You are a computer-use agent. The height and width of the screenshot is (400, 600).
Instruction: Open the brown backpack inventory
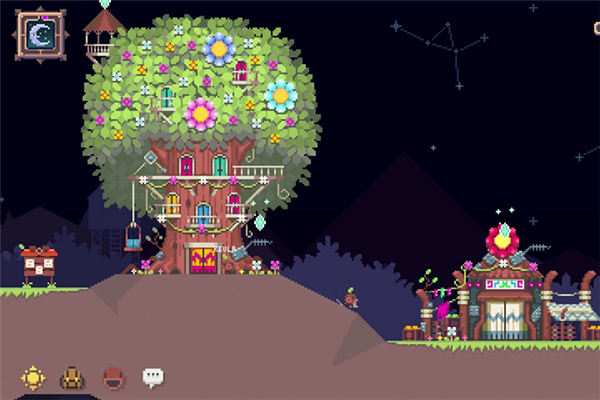73,378
